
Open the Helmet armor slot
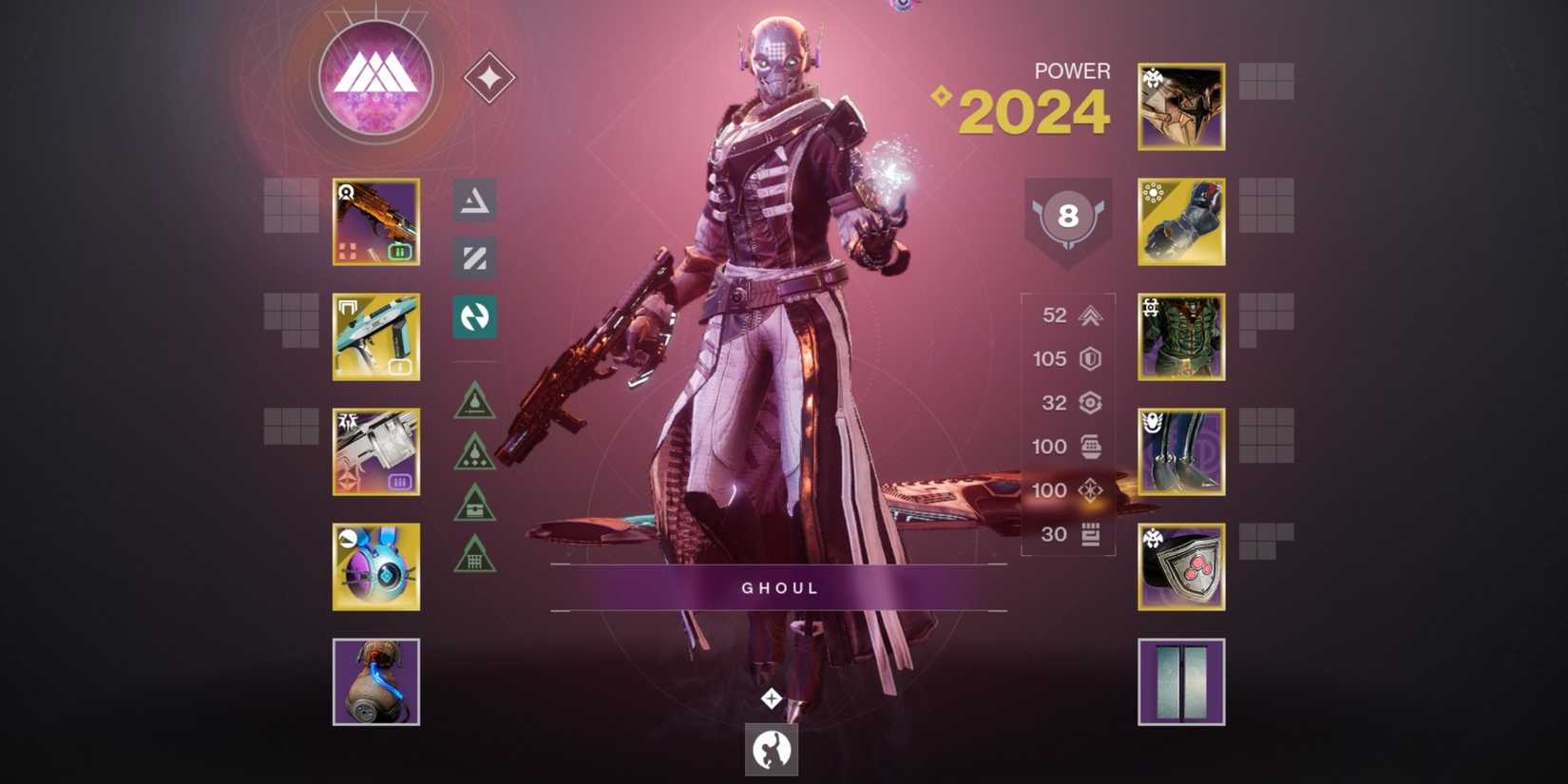[1180, 107]
